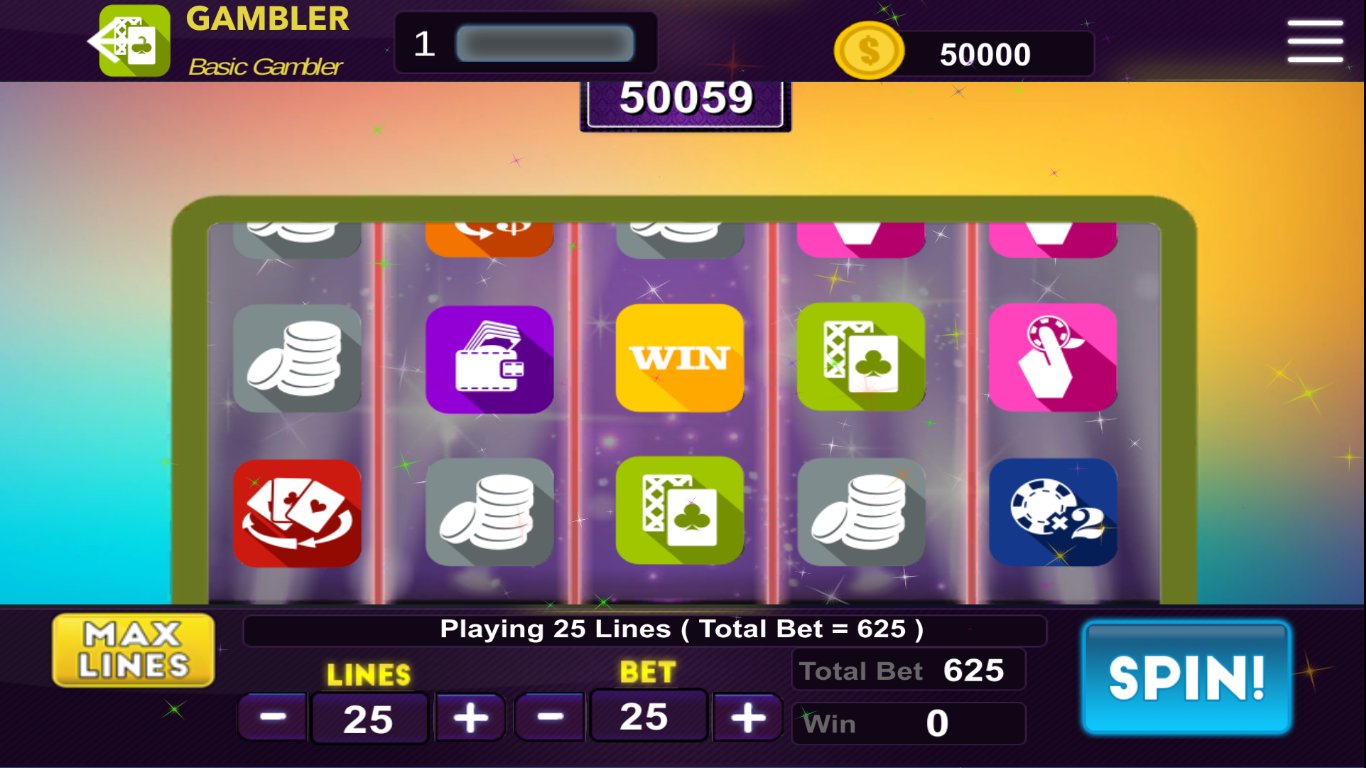Select the green club playing cards symbol
Screen dimensions: 1366x768
pyautogui.click(x=861, y=356)
